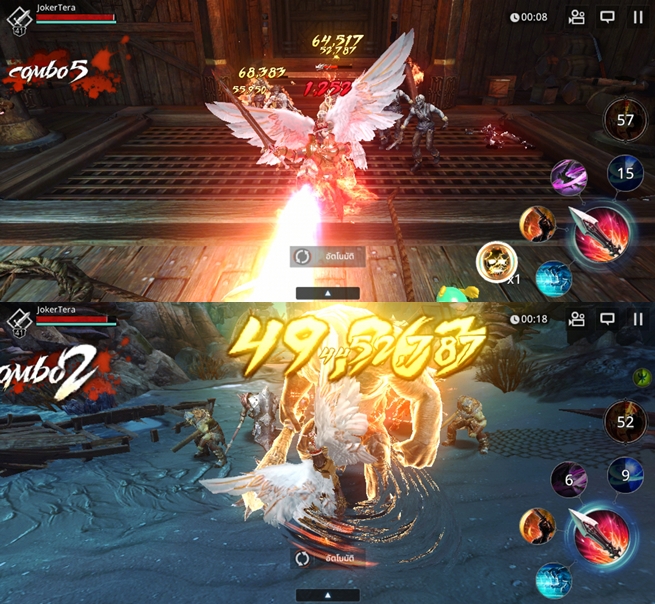Image resolution: width=655 pixels, height=604 pixels.
Task: Activate the blue skill showing cooldown 9
Action: pos(626,475)
